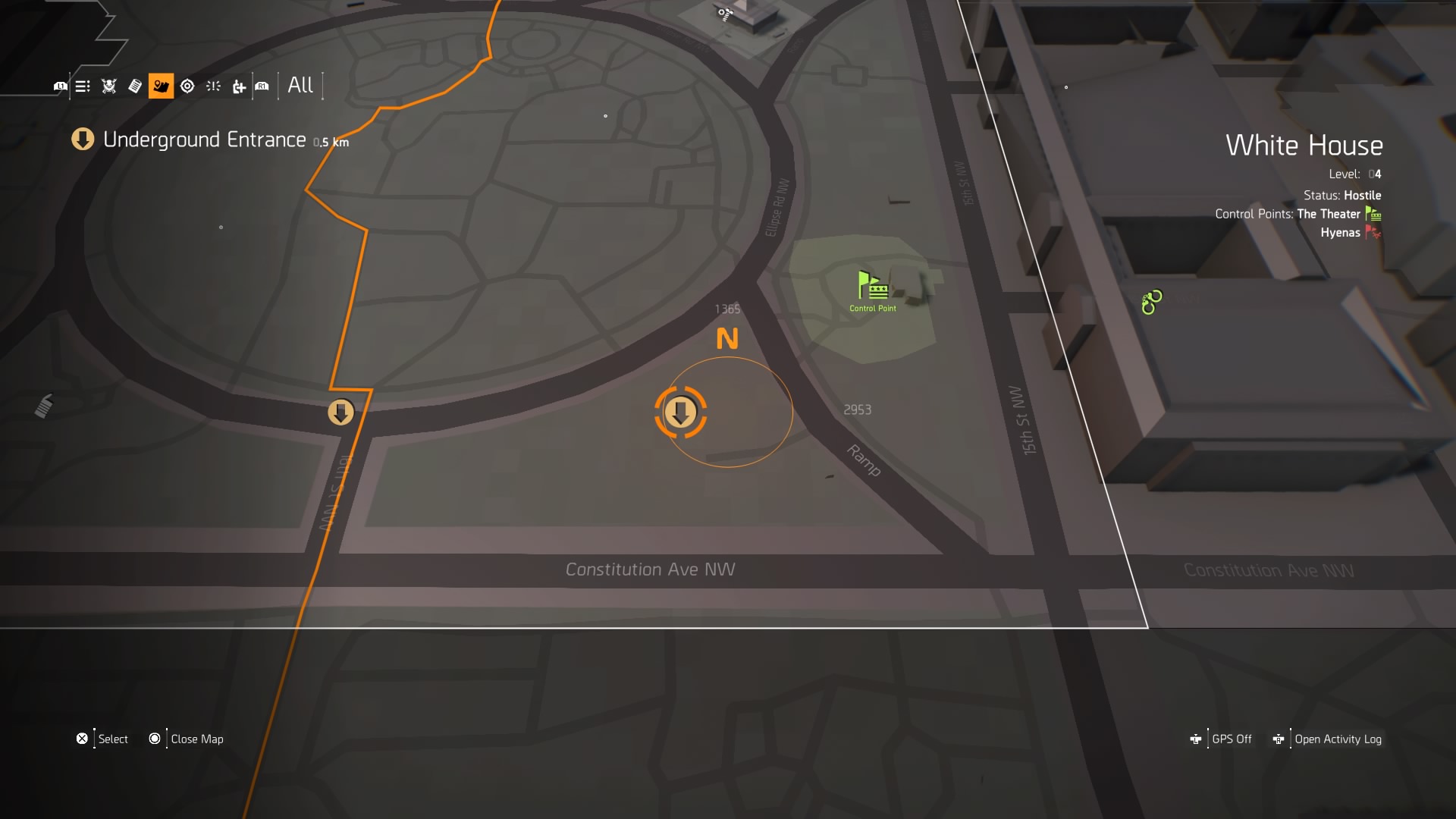Screen dimensions: 1456x819
Task: Toggle GPS Off at the bottom bar
Action: (x=1232, y=739)
